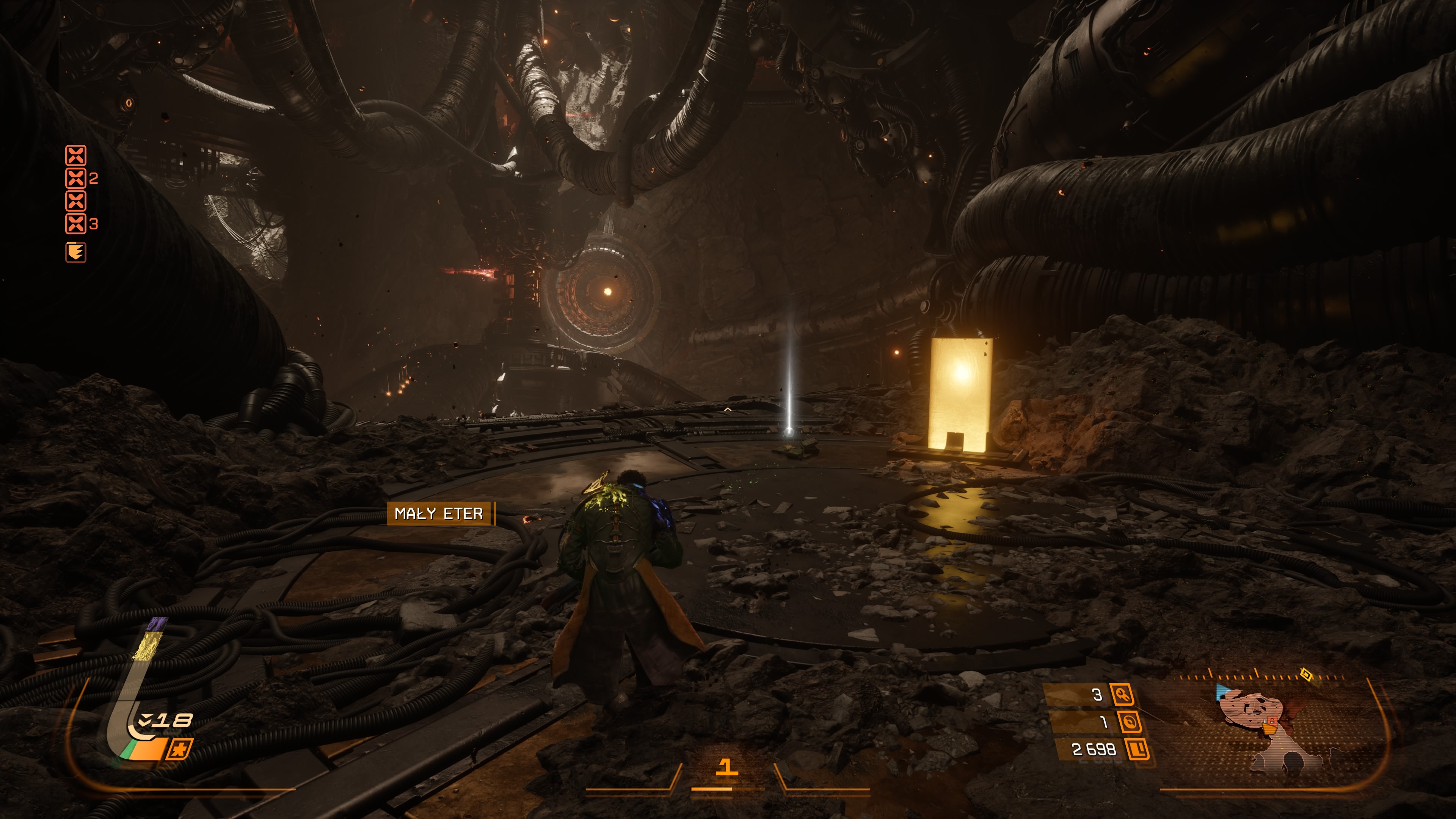Click the yellow diamond objective marker on compass
1456x819 pixels.
pyautogui.click(x=1305, y=674)
